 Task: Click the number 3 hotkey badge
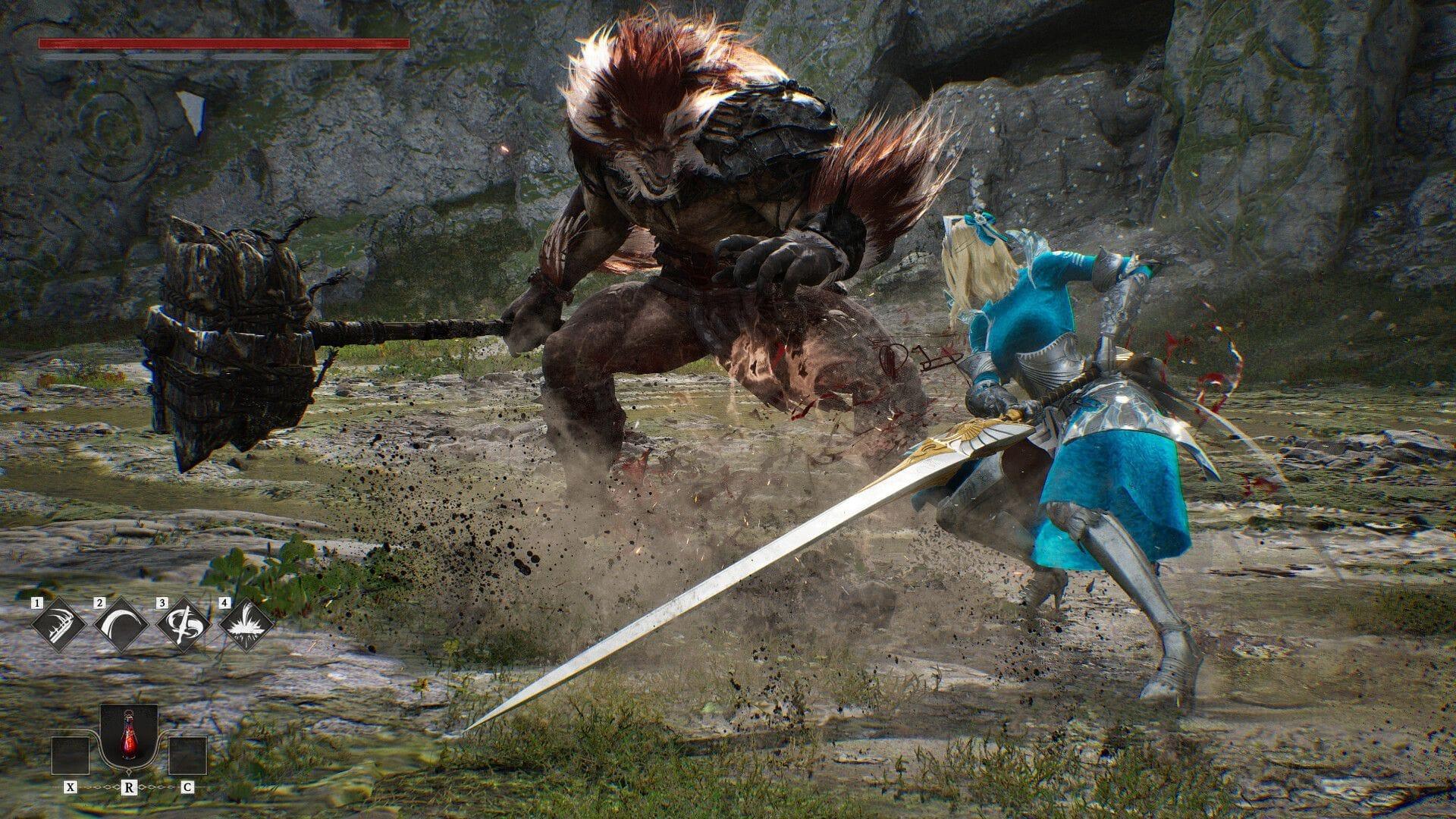point(162,603)
